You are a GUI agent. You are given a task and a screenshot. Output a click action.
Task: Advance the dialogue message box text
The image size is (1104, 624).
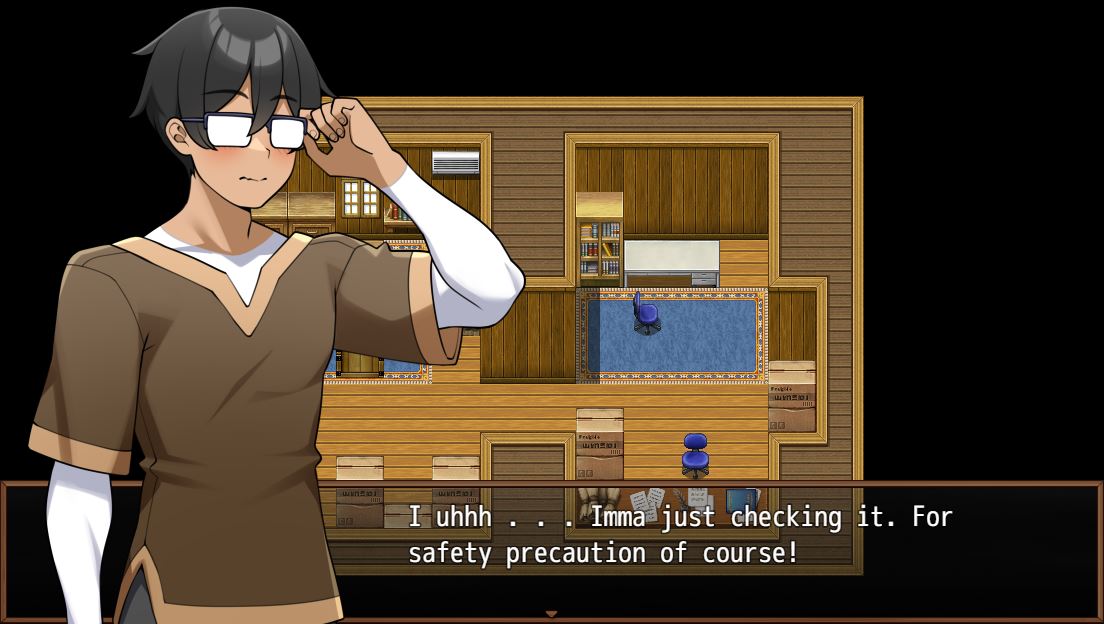coord(680,535)
